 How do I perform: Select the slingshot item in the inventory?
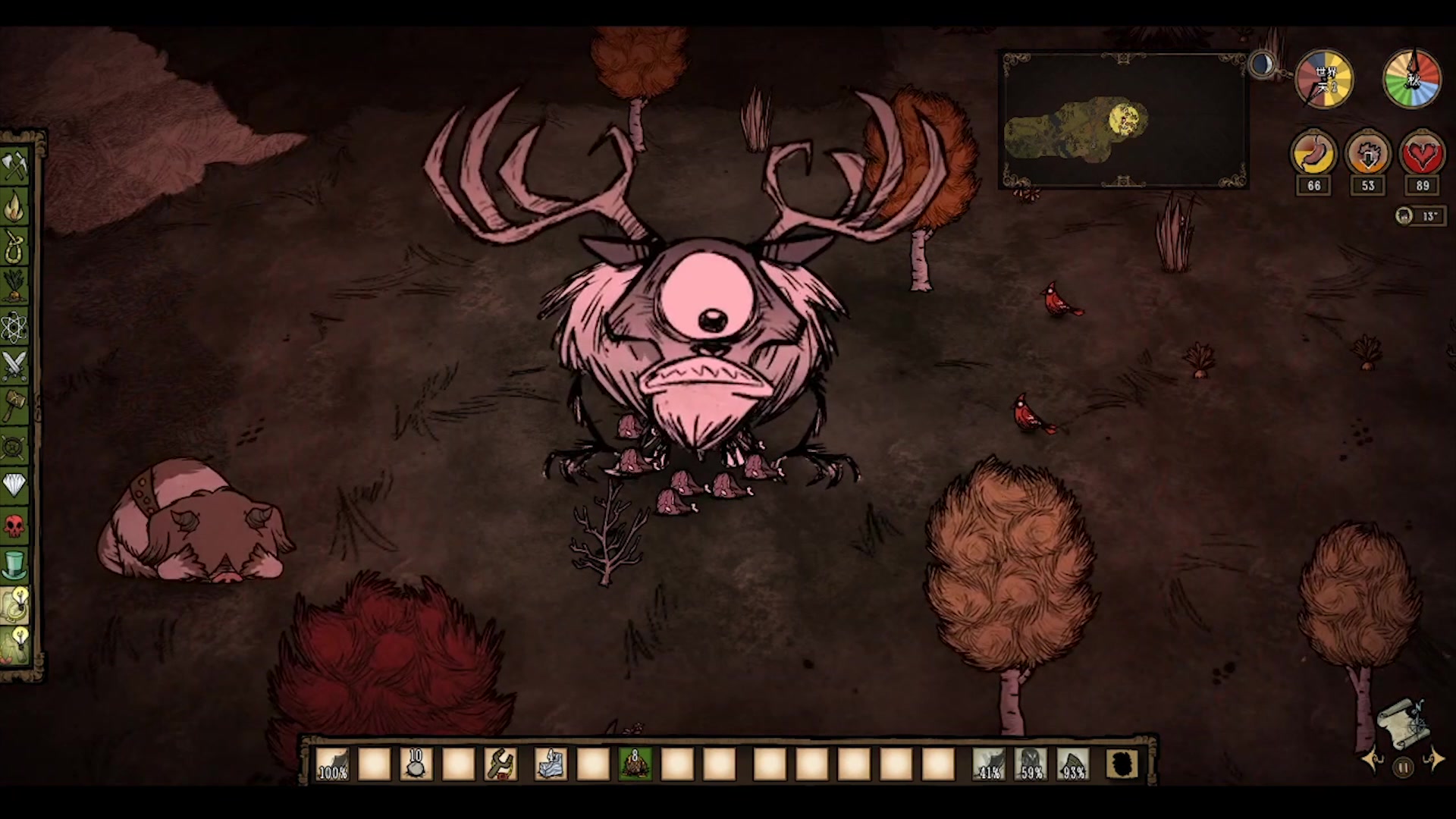point(500,764)
